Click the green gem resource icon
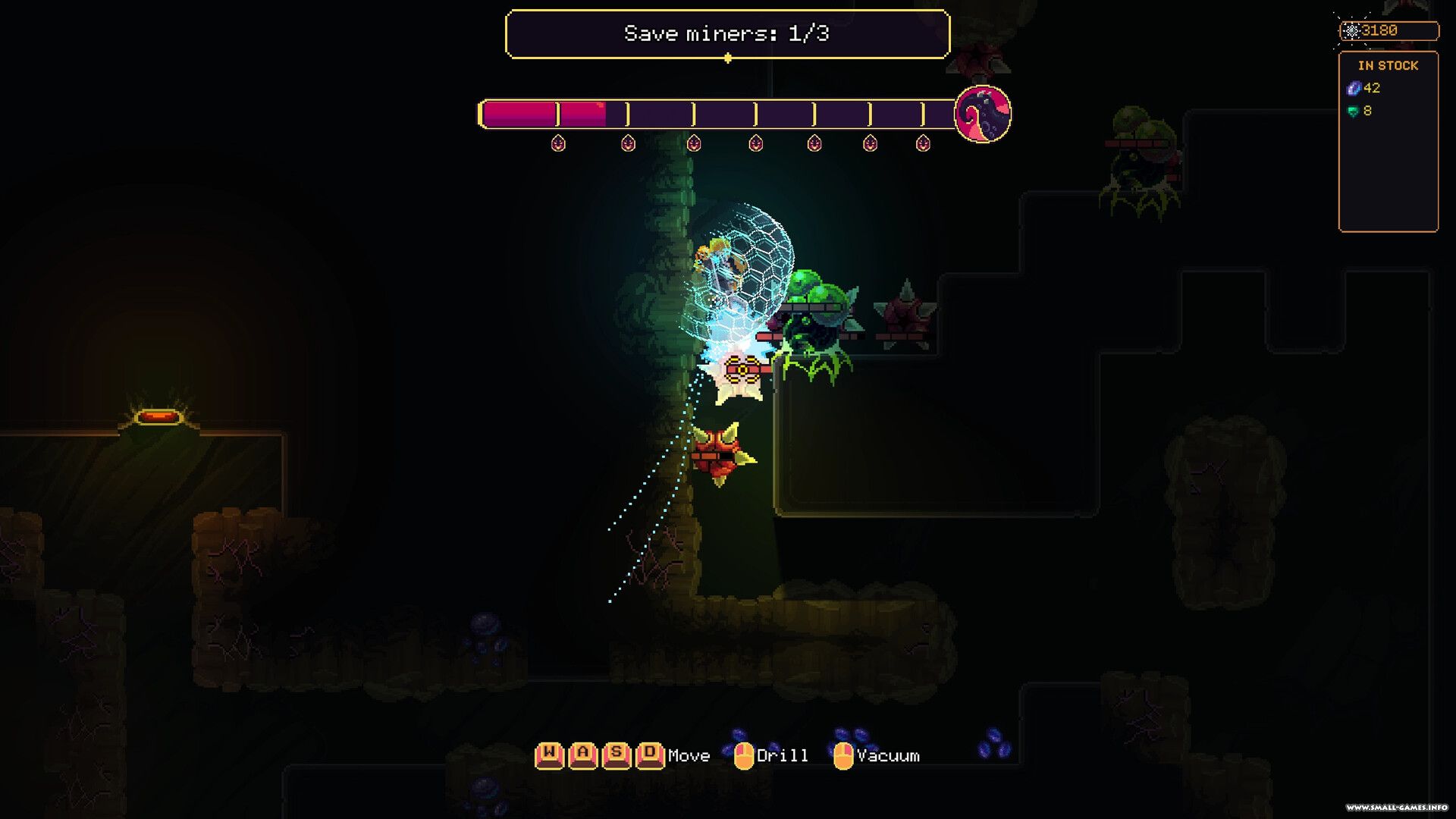 [1352, 111]
